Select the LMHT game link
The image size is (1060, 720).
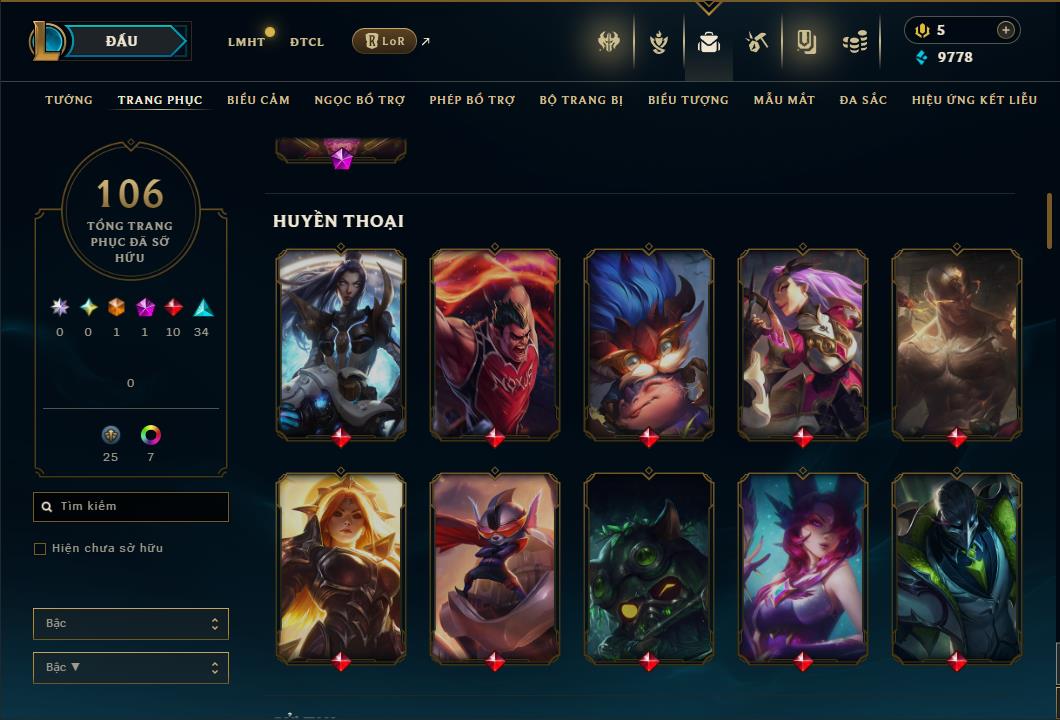click(x=246, y=42)
